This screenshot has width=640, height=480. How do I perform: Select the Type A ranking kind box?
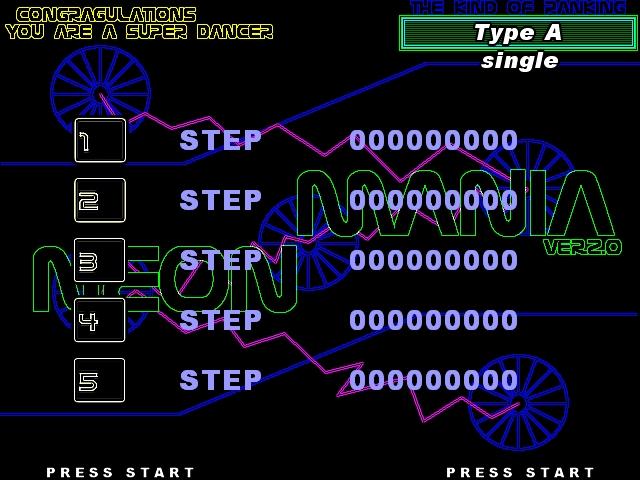coord(518,33)
